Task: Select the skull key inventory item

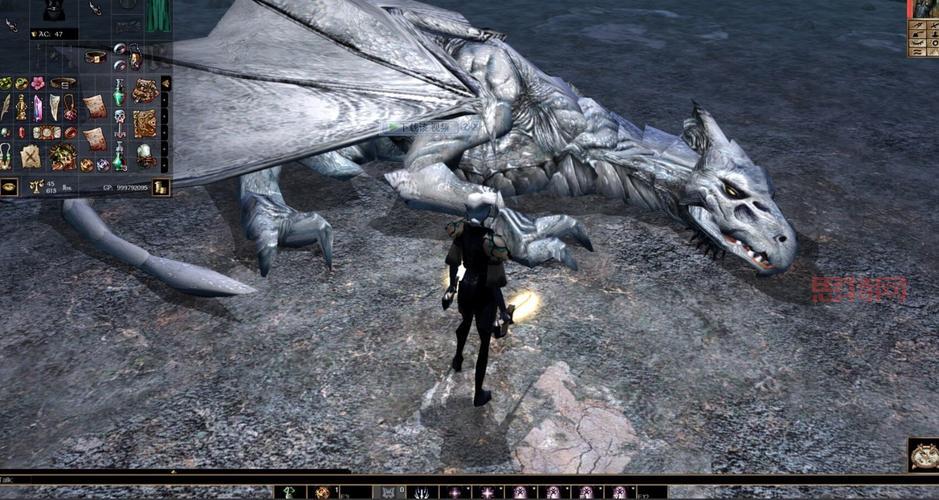Action: 118,122
